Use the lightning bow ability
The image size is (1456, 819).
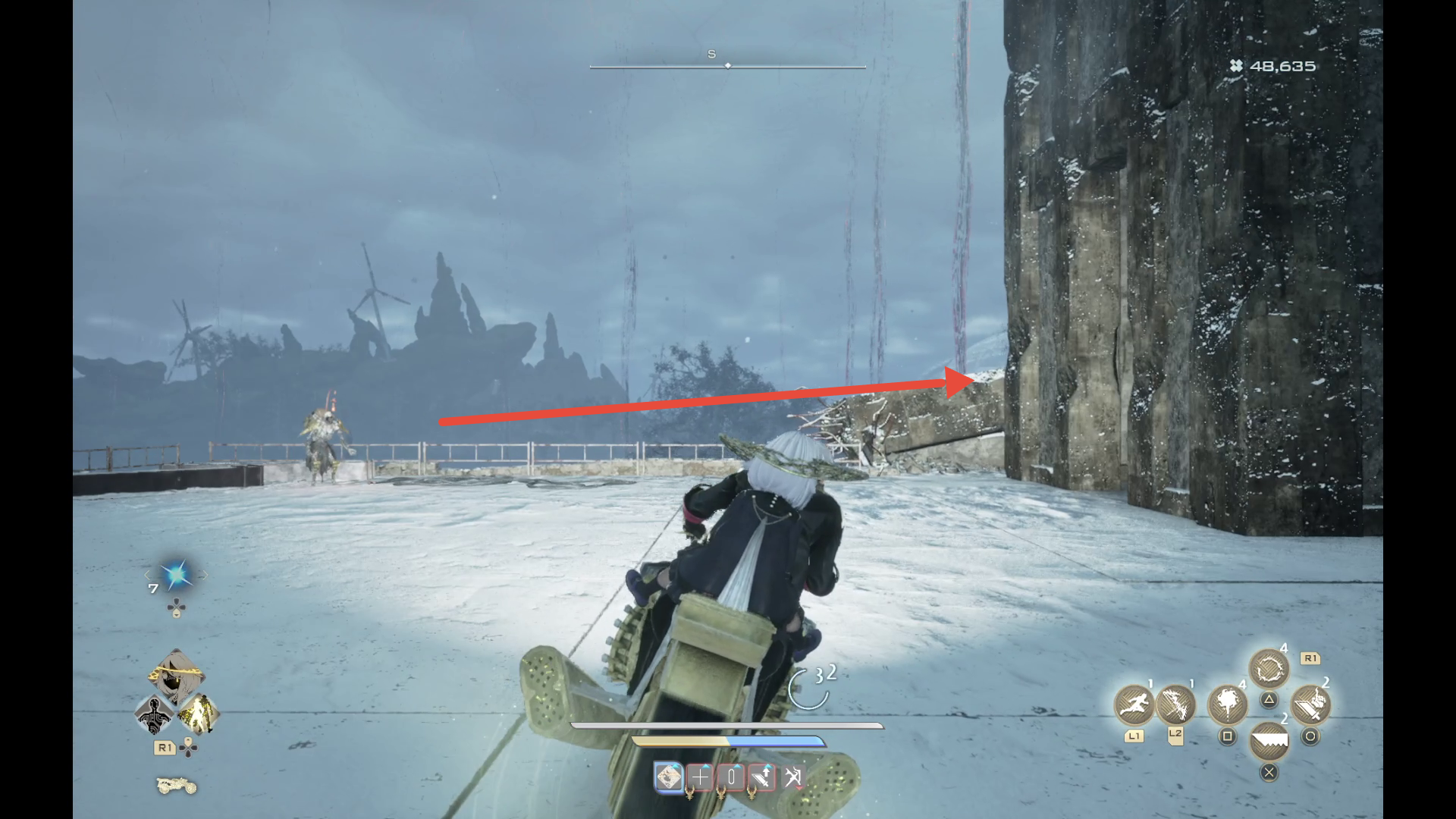click(x=1175, y=704)
